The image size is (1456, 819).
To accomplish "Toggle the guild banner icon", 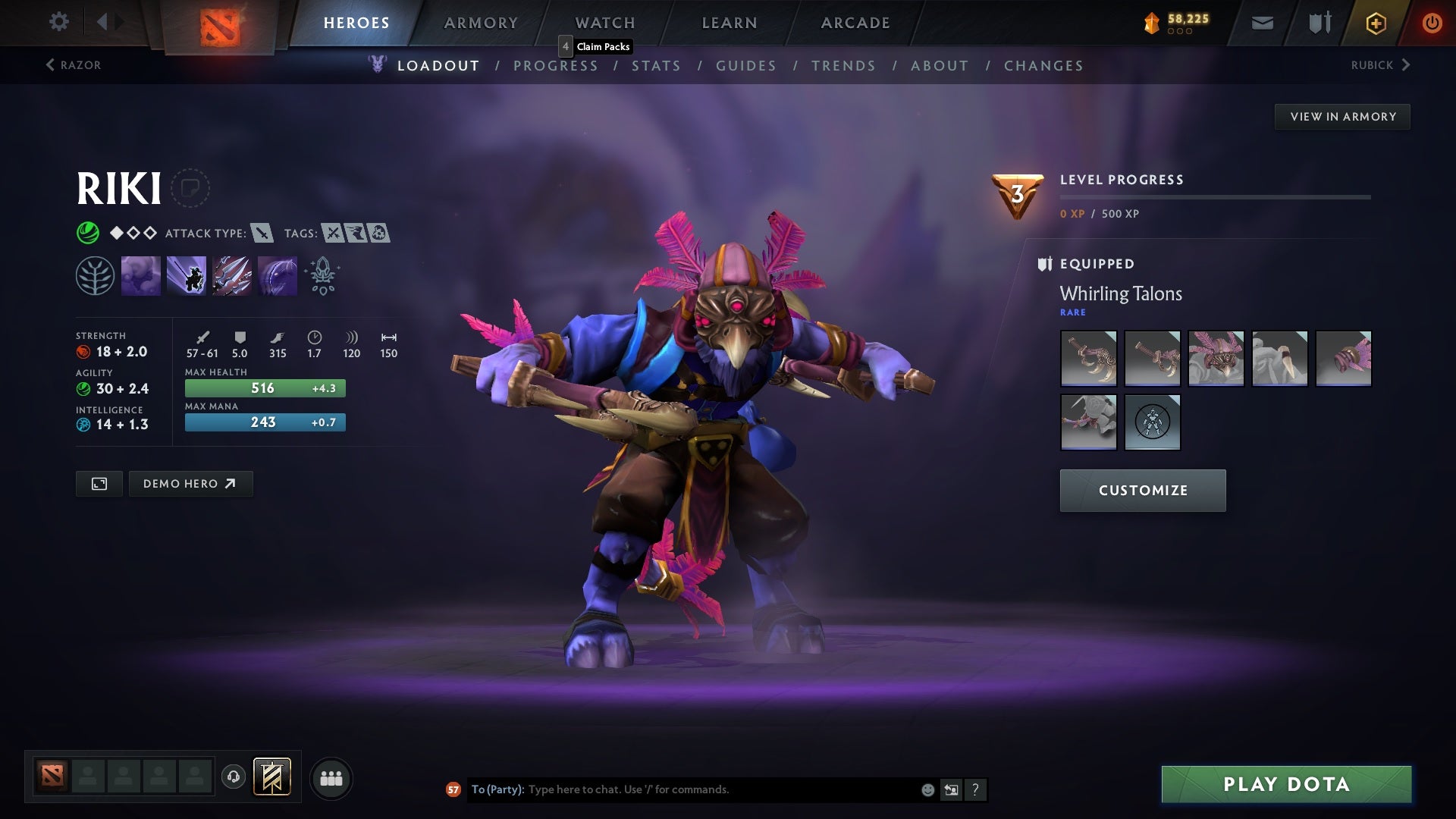I will [x=273, y=777].
